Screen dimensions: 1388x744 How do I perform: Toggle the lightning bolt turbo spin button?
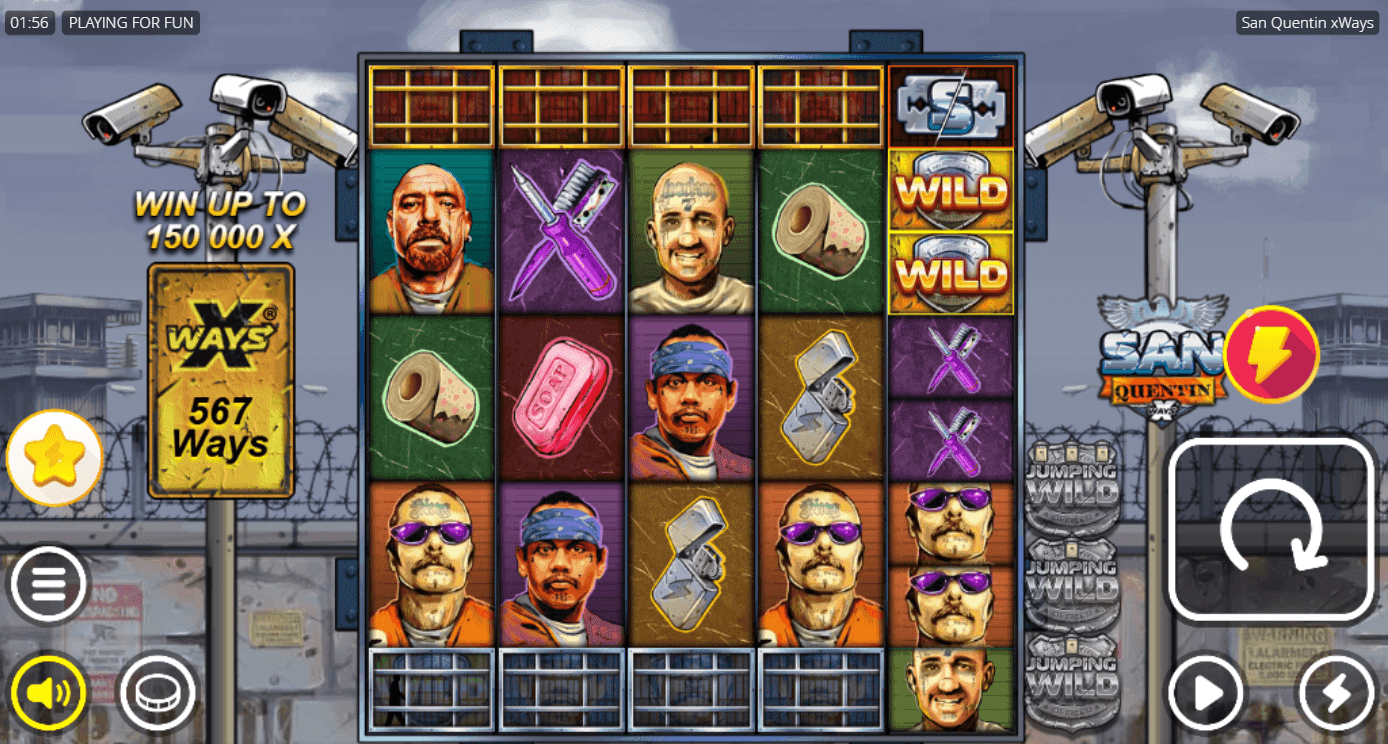pos(1337,692)
